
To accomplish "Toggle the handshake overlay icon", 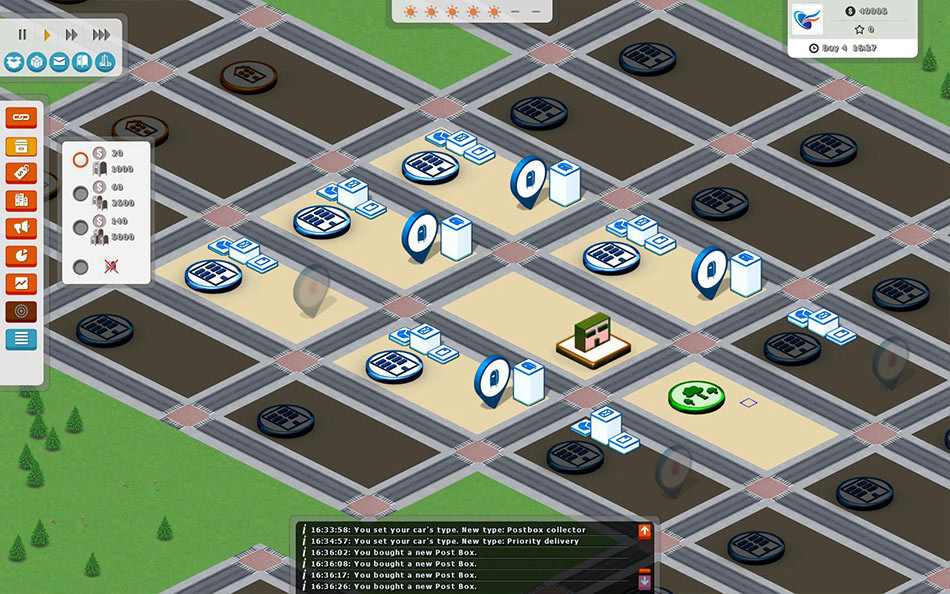I will 14,62.
